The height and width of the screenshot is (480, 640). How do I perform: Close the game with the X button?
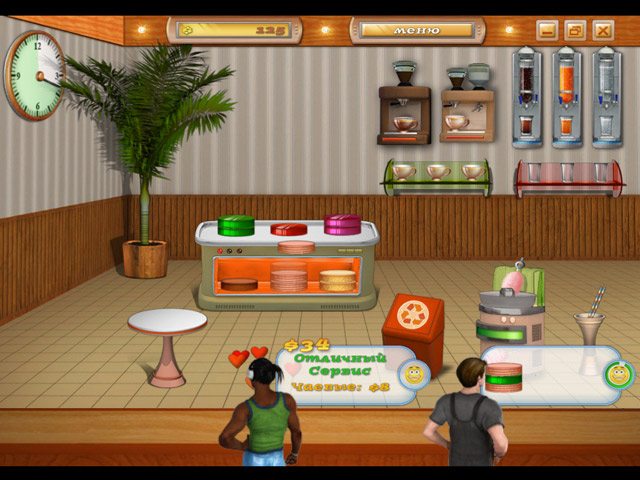[603, 30]
